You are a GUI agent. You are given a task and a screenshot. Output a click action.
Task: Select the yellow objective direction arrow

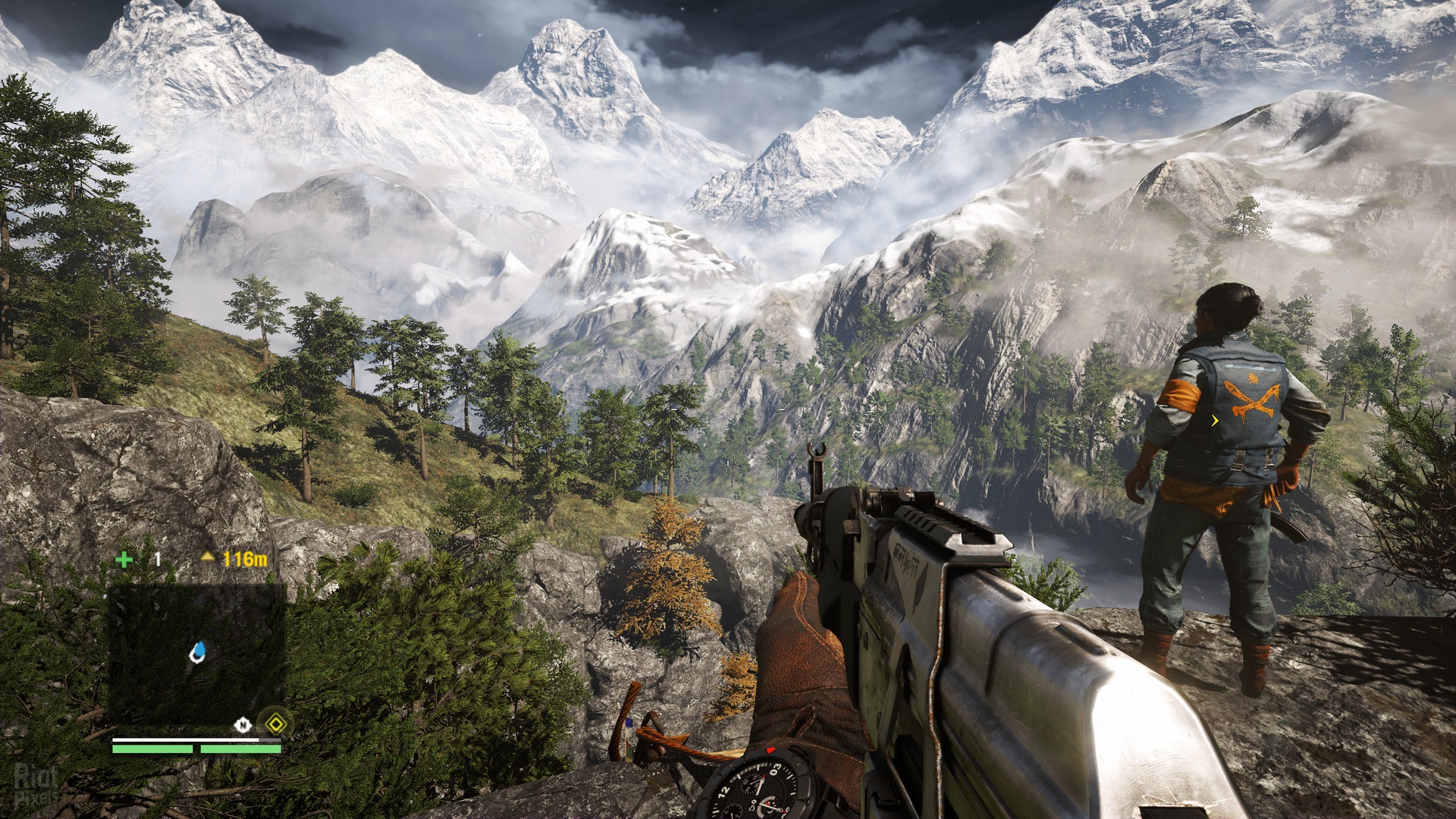(x=208, y=557)
